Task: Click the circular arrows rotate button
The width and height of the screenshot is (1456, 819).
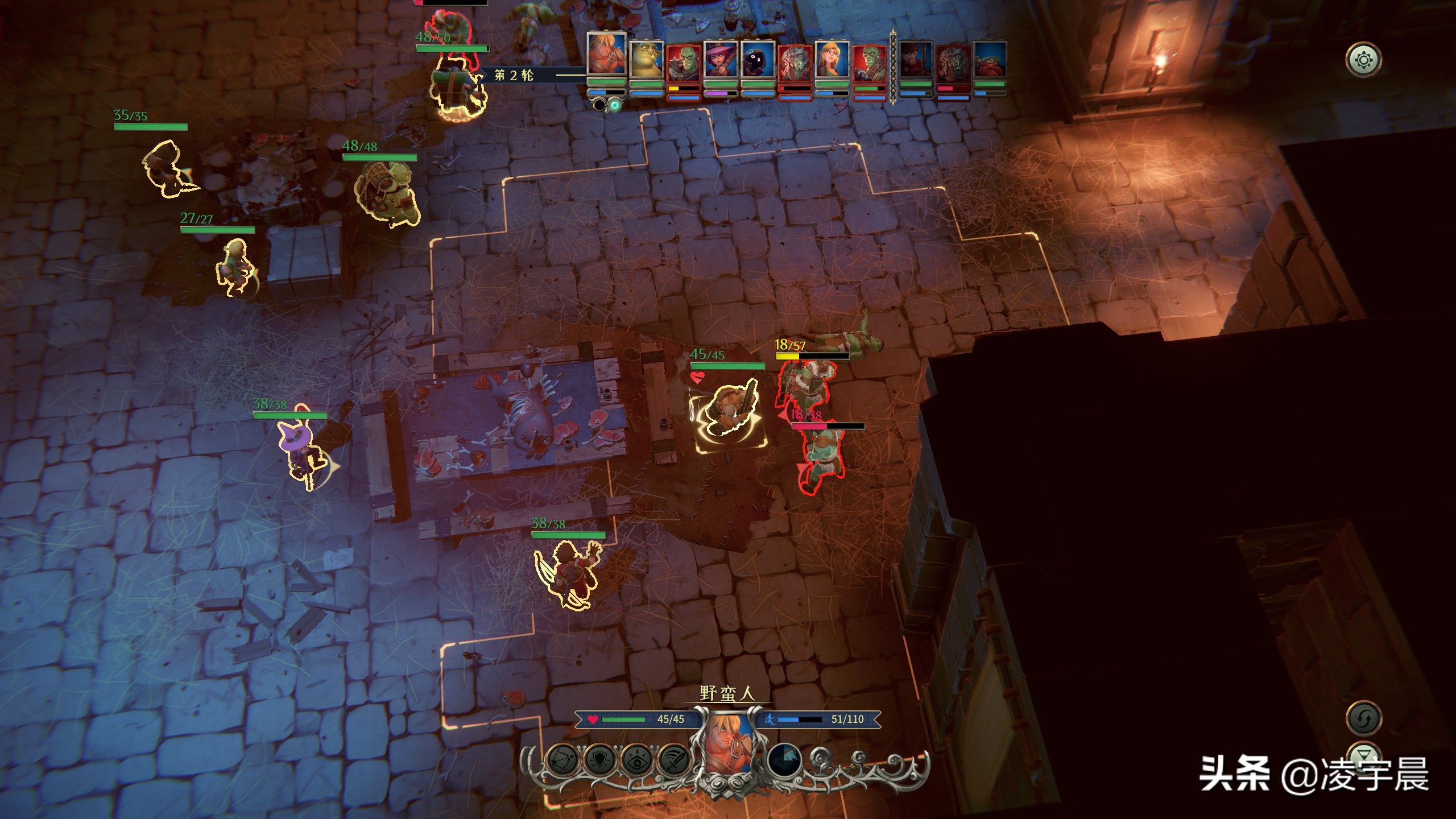Action: (x=1364, y=719)
